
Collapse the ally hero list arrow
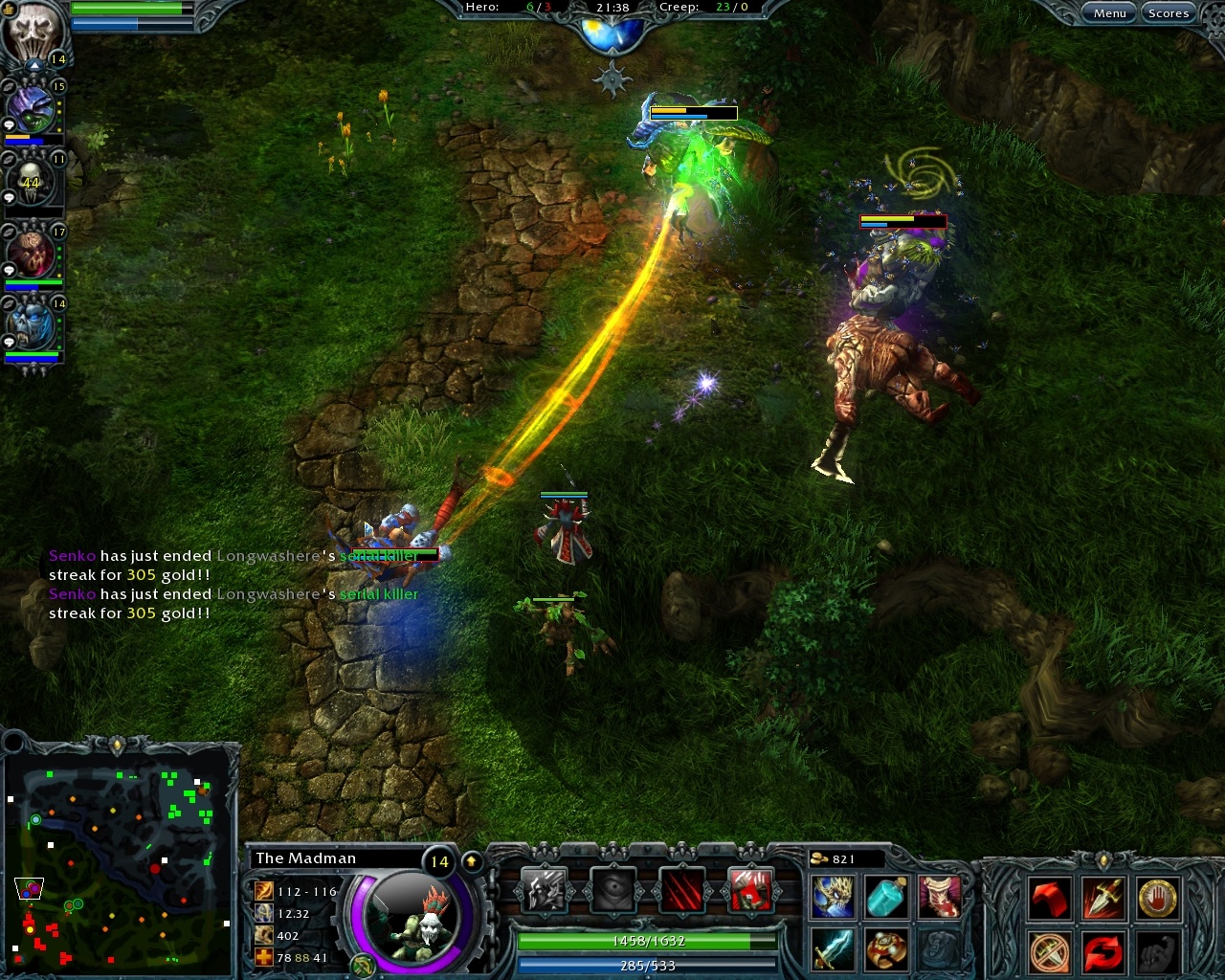33,65
